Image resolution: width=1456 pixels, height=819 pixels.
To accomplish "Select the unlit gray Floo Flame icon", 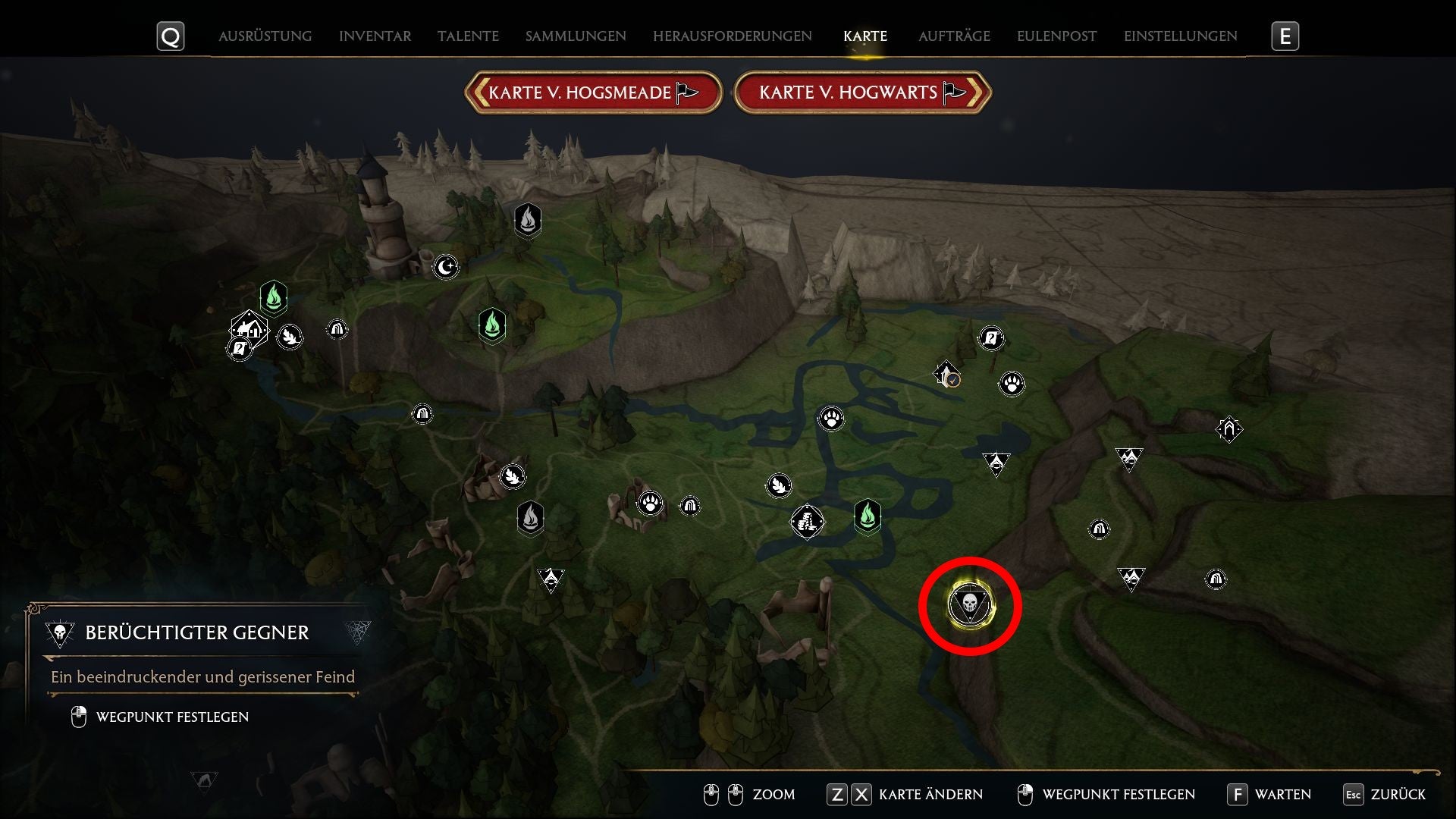I will pos(526,220).
